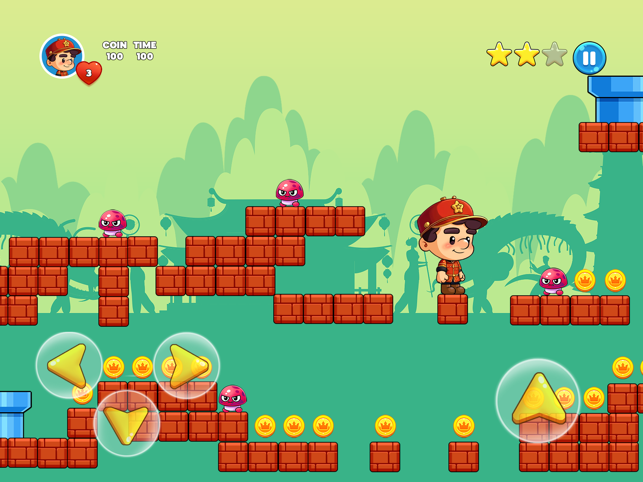
Task: Tap the up arrow jump button
Action: (x=538, y=400)
